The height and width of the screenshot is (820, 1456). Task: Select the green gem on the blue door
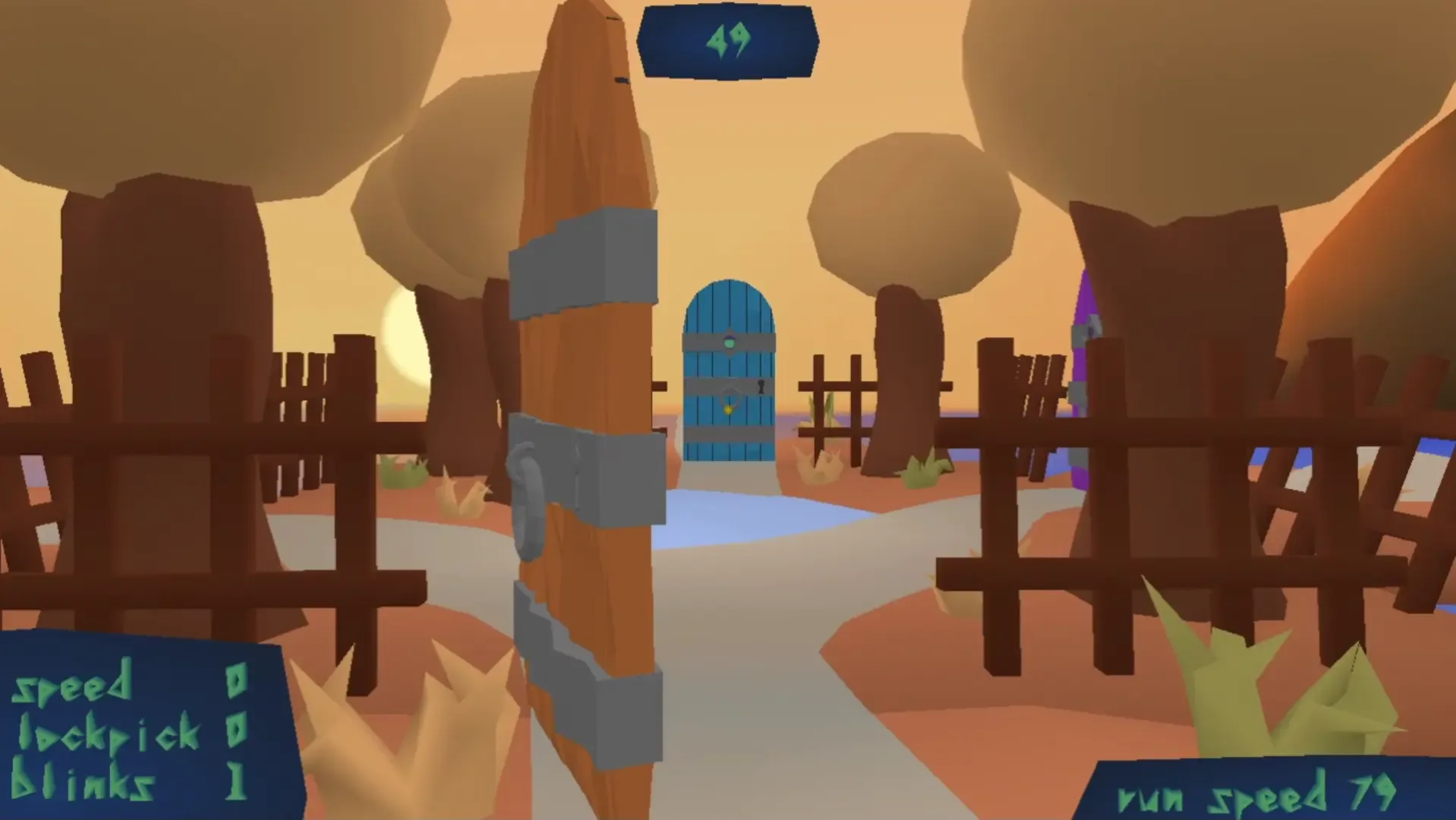(730, 342)
